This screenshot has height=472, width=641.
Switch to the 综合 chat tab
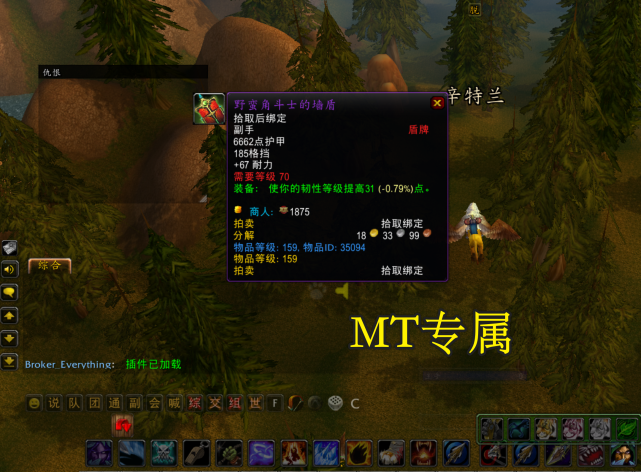click(x=49, y=265)
